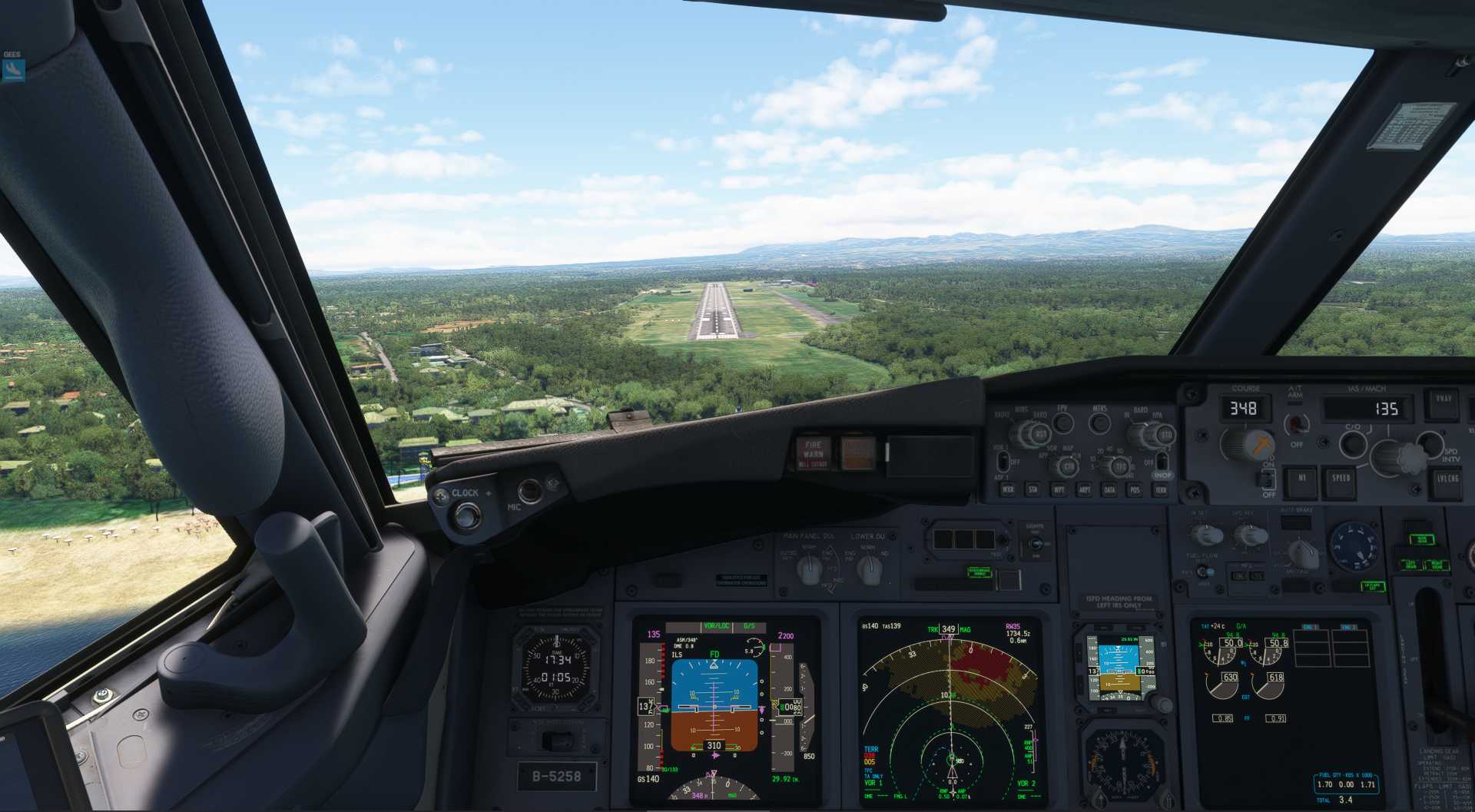
Task: Toggle the DATA map button
Action: pos(1110,489)
